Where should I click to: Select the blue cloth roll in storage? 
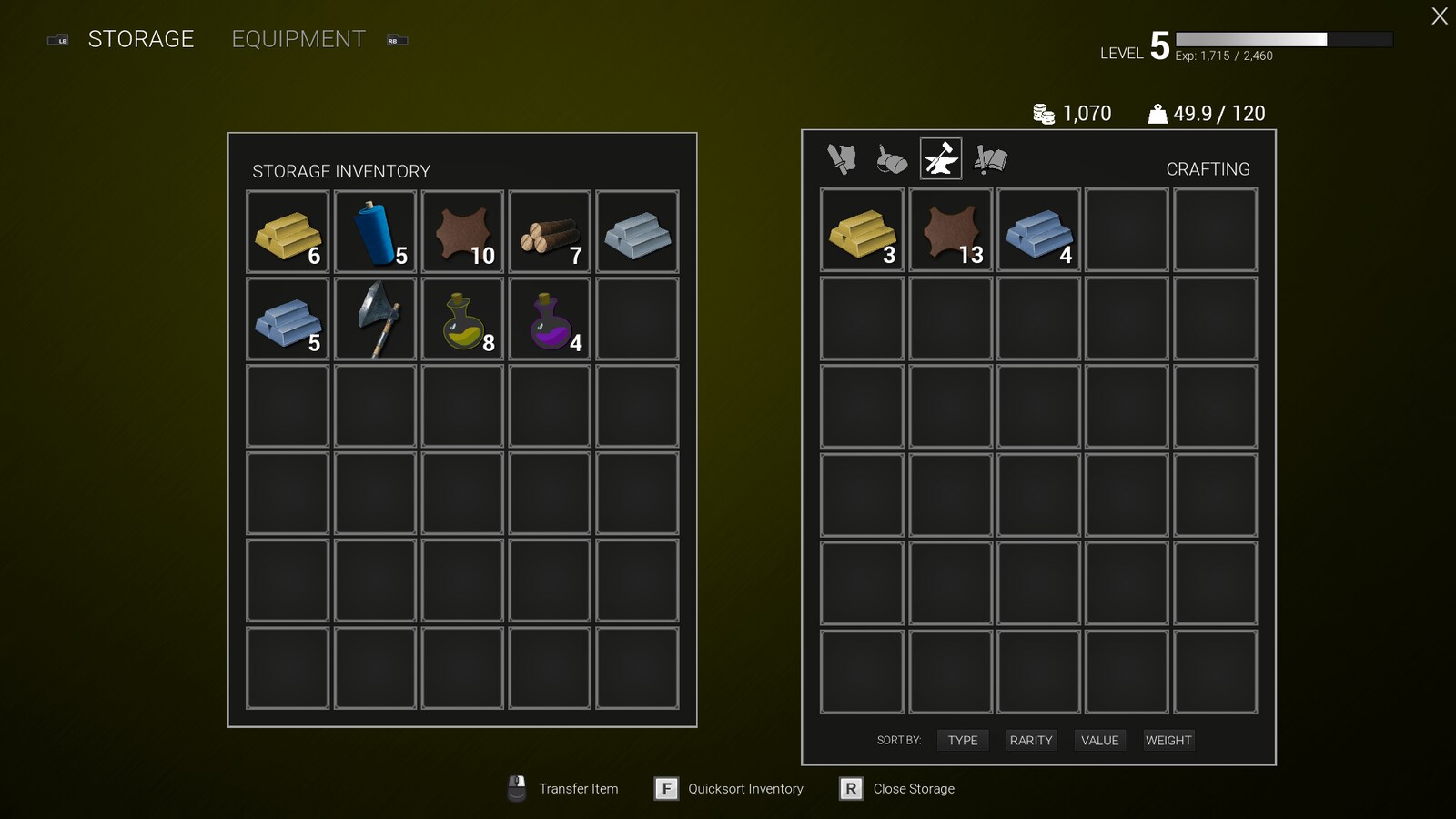click(x=374, y=230)
